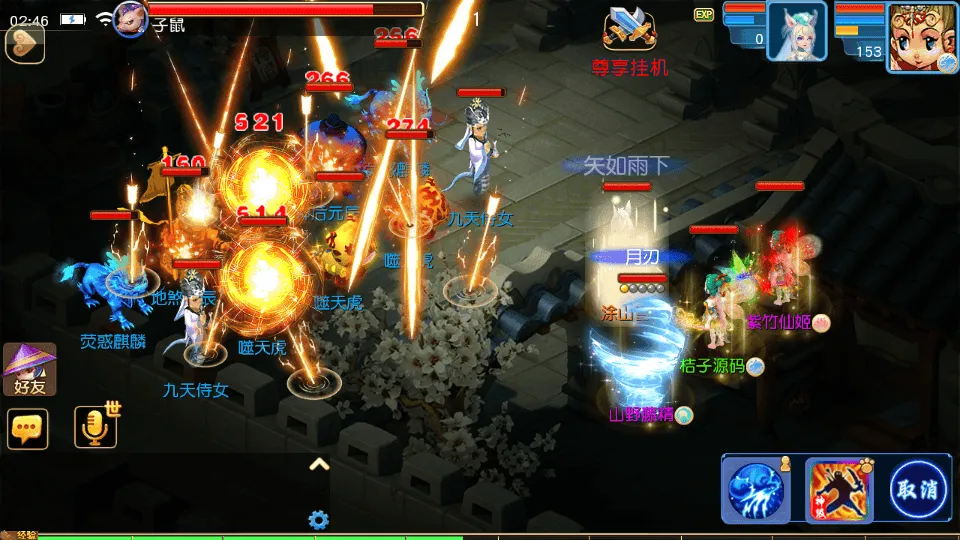The width and height of the screenshot is (960, 540).
Task: Use the orange pet skill with shadow warrior
Action: [836, 489]
